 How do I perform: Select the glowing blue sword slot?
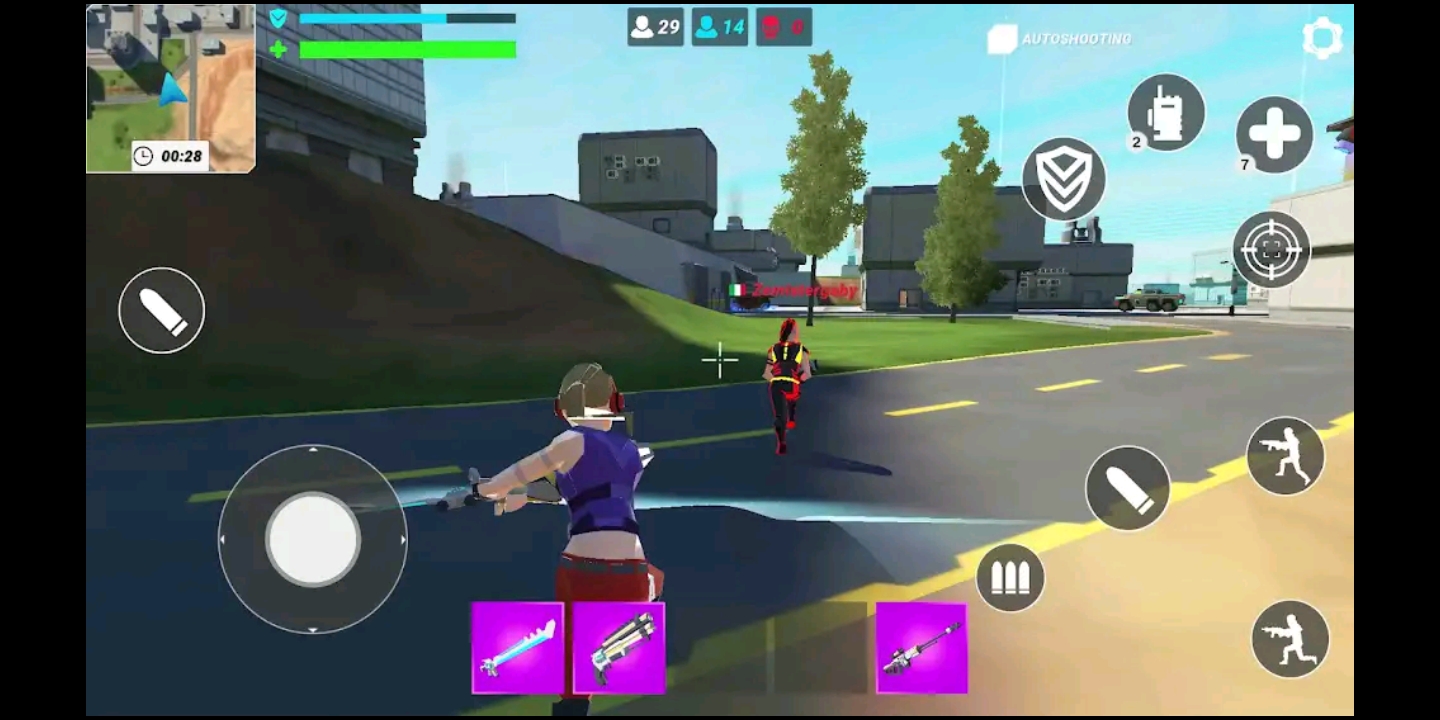coord(517,647)
